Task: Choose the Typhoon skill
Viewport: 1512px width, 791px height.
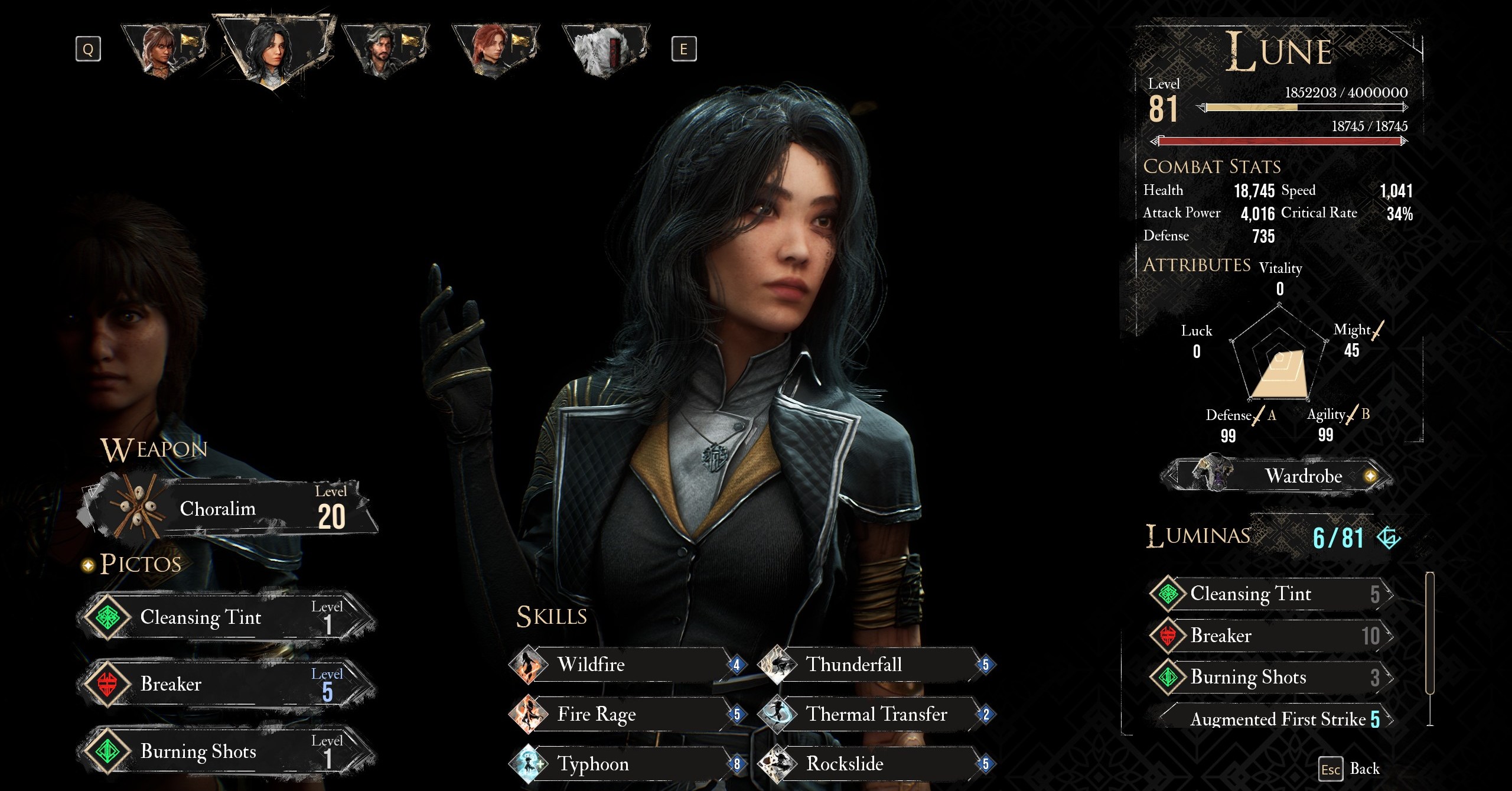Action: pyautogui.click(x=626, y=764)
